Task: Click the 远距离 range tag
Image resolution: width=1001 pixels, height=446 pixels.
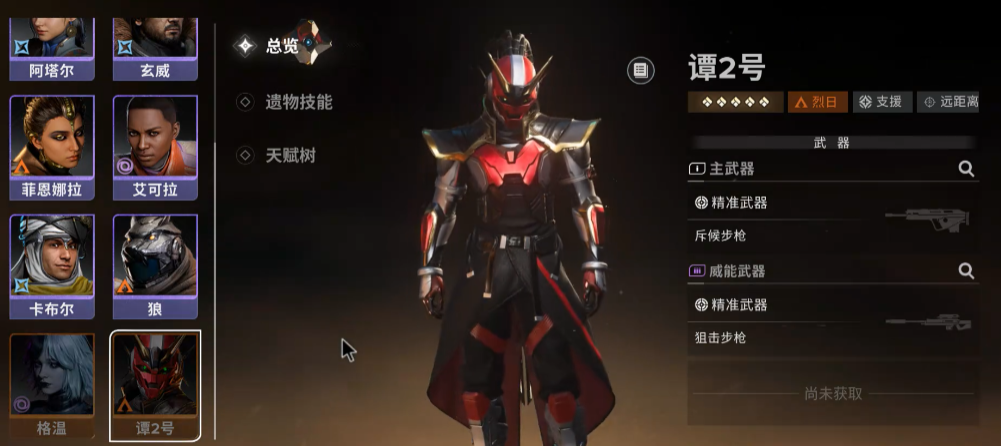Action: tap(949, 102)
